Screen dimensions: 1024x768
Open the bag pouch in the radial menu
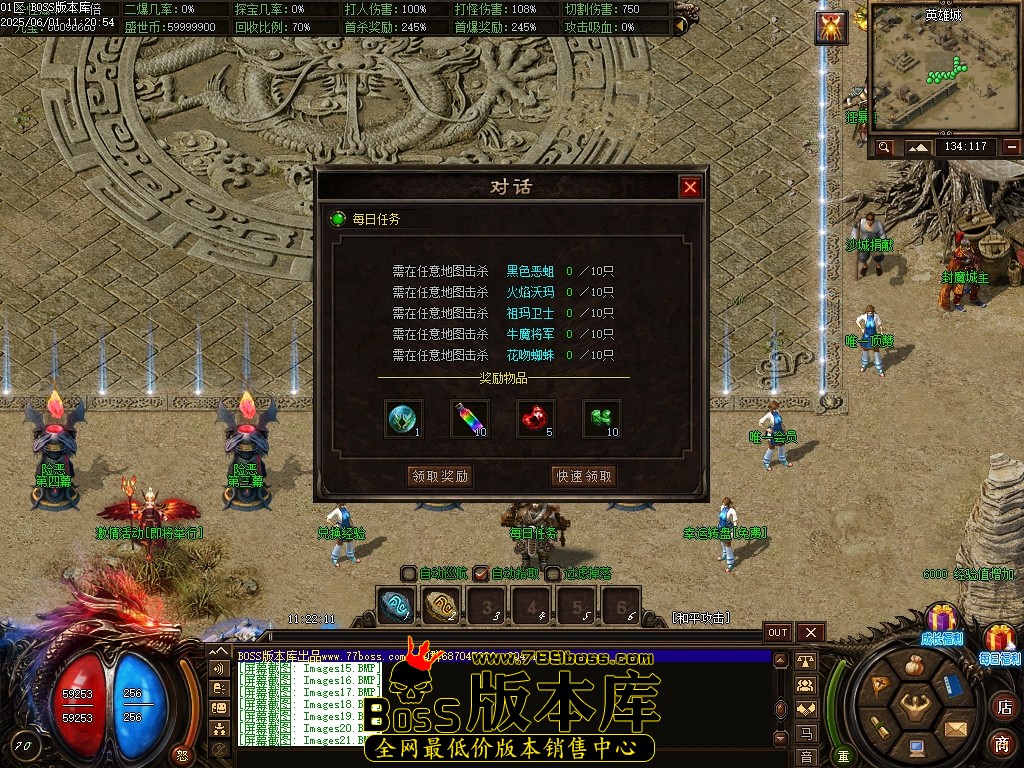[x=914, y=664]
